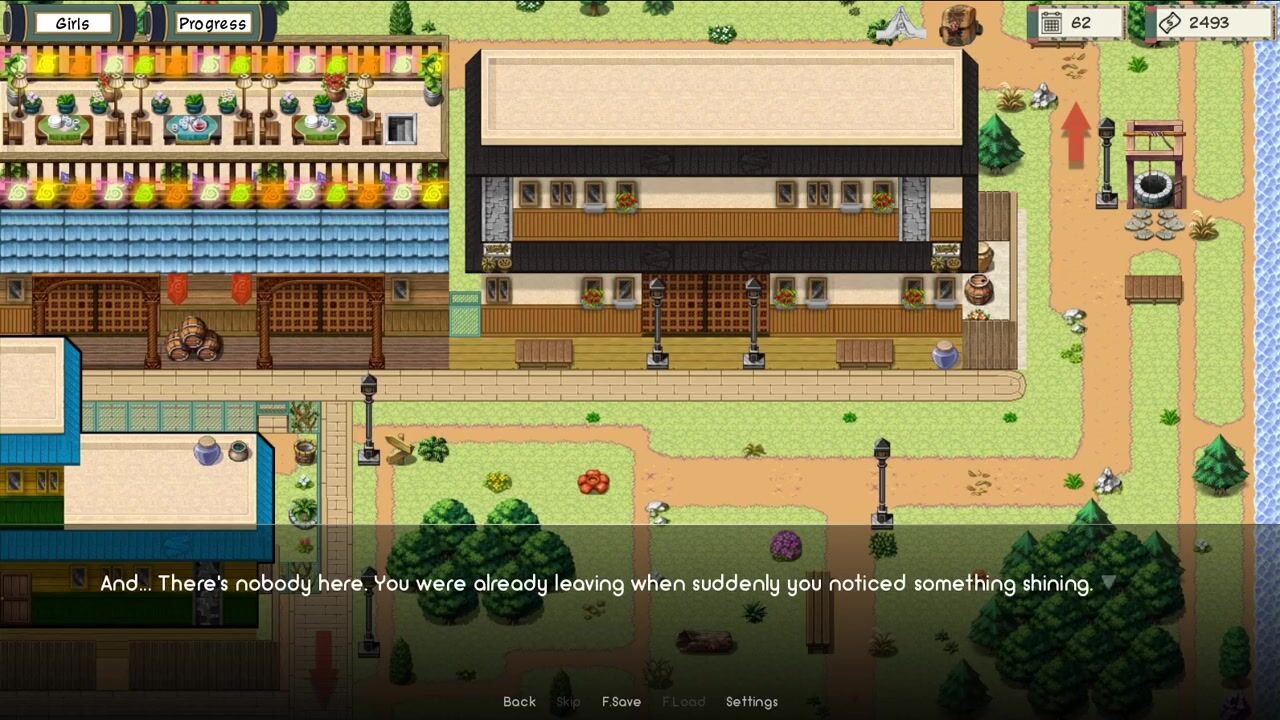The image size is (1280, 720).
Task: Open the Progress screen
Action: point(212,23)
